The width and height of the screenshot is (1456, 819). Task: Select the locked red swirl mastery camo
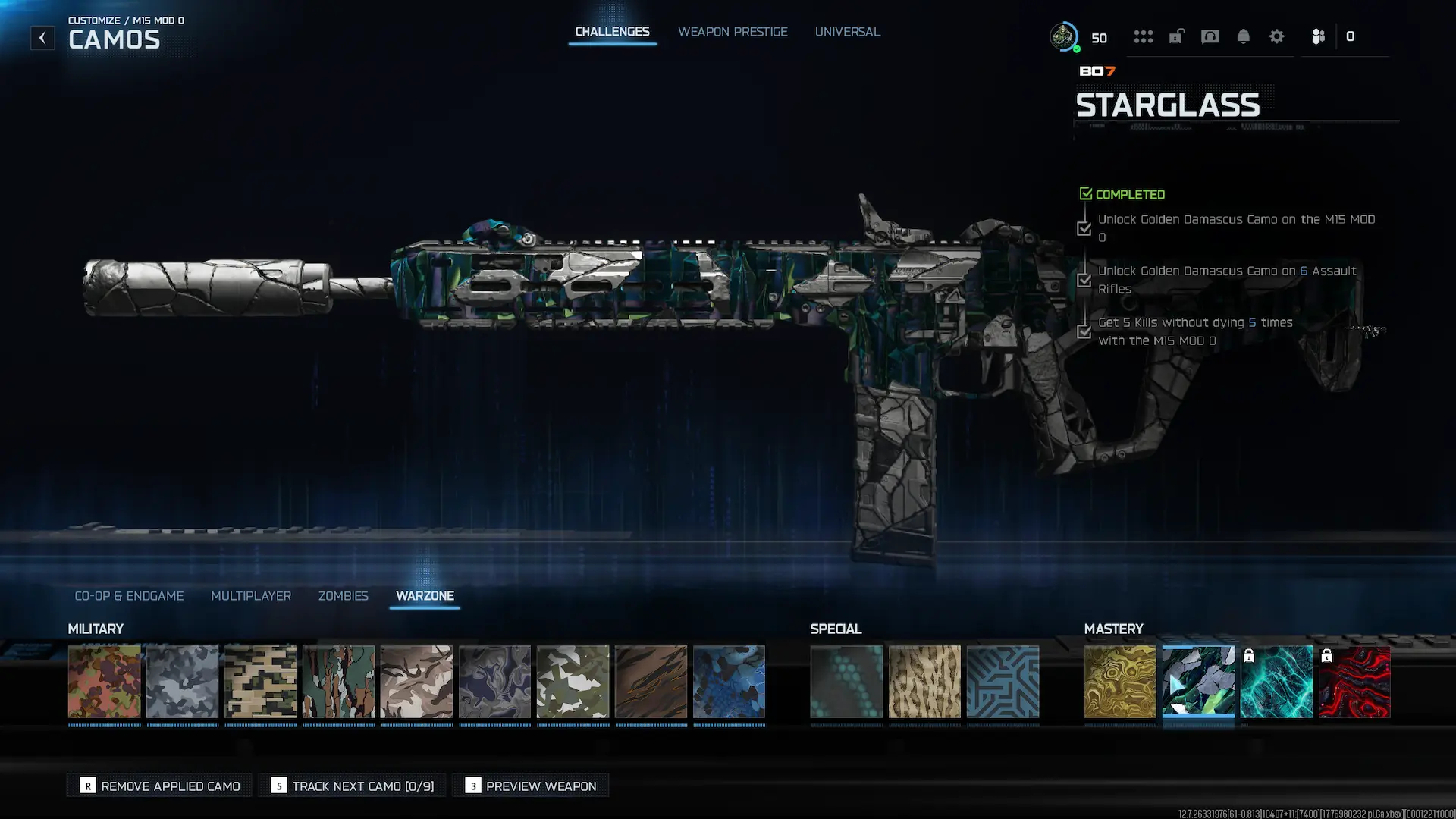[1354, 682]
